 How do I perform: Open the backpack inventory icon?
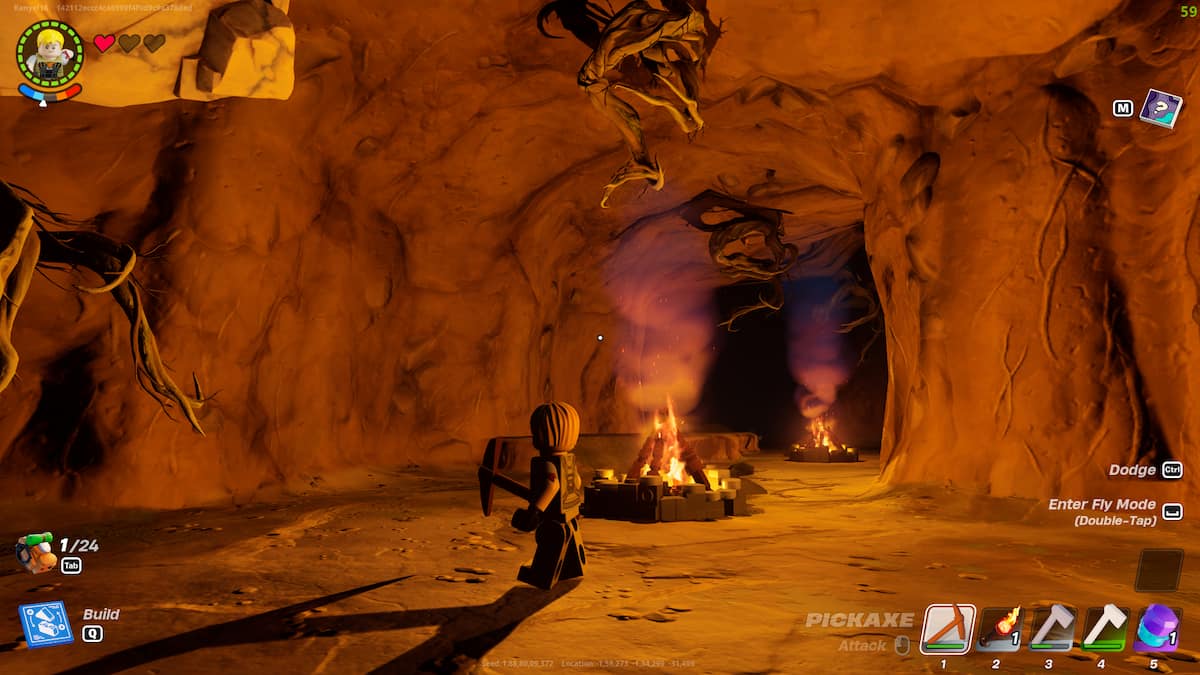35,553
